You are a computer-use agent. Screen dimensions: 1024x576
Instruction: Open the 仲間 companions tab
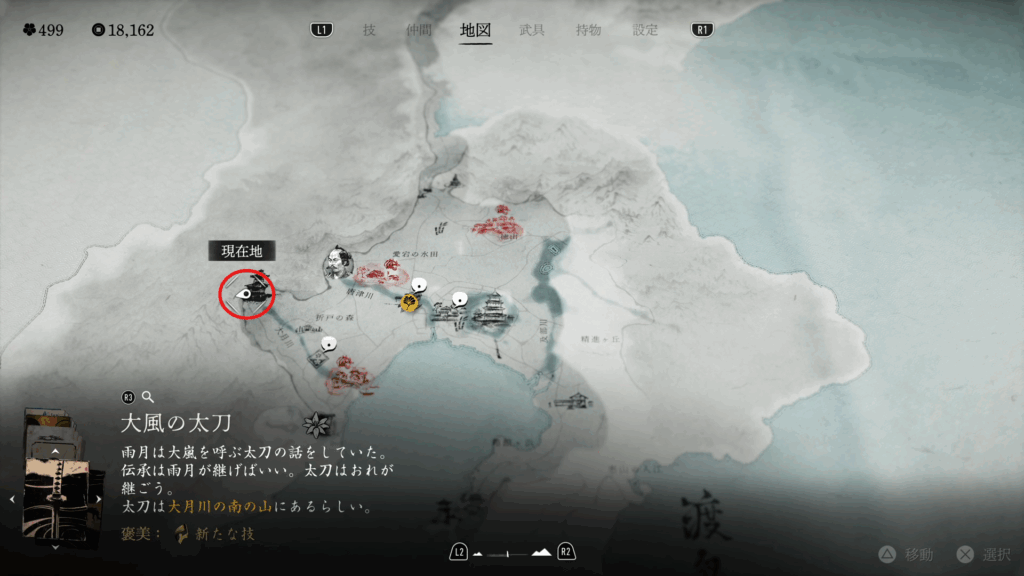[x=419, y=30]
